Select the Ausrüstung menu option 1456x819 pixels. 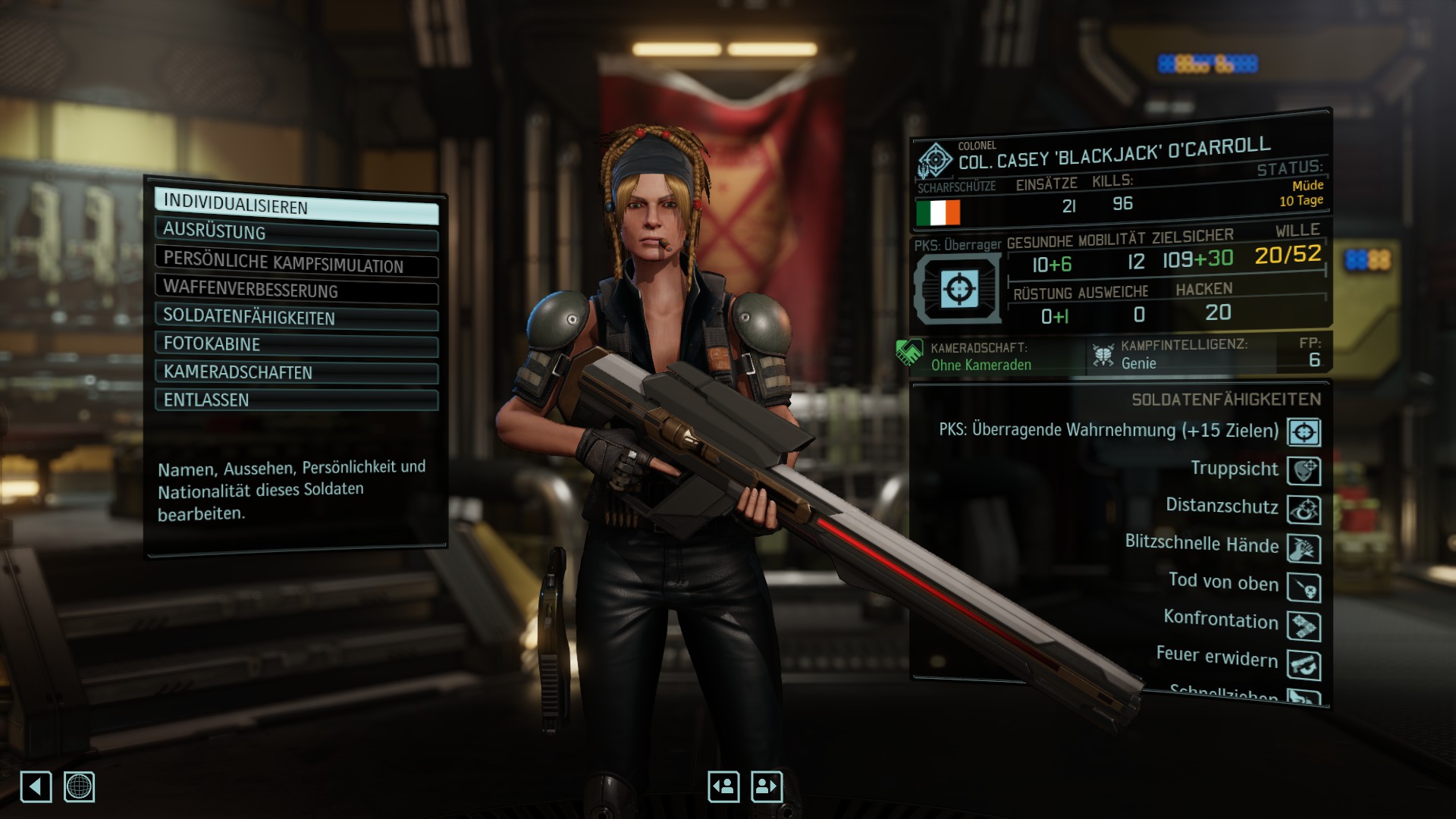(296, 233)
